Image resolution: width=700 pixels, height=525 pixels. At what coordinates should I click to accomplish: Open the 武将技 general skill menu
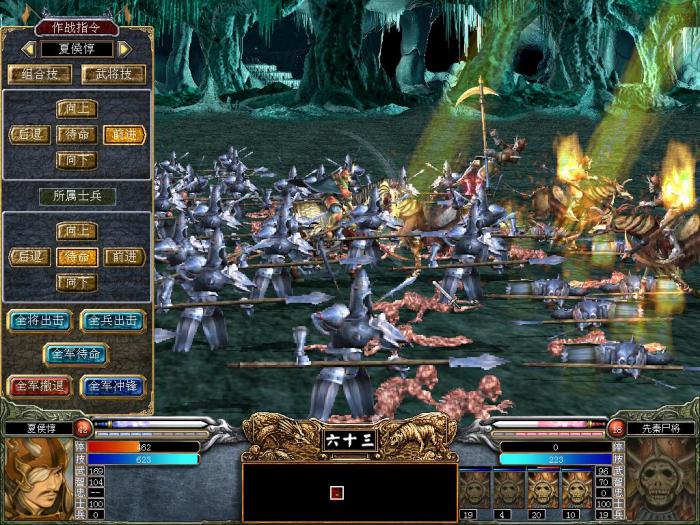click(113, 74)
